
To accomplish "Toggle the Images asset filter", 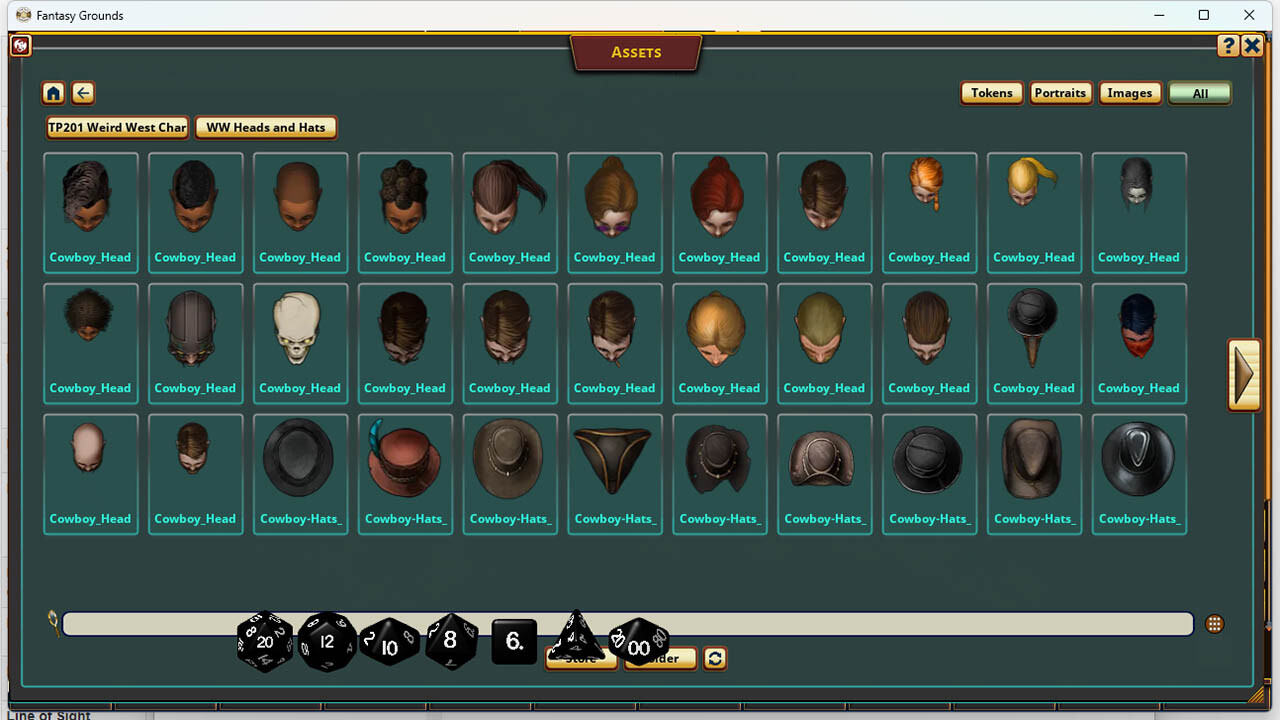I will (x=1130, y=92).
